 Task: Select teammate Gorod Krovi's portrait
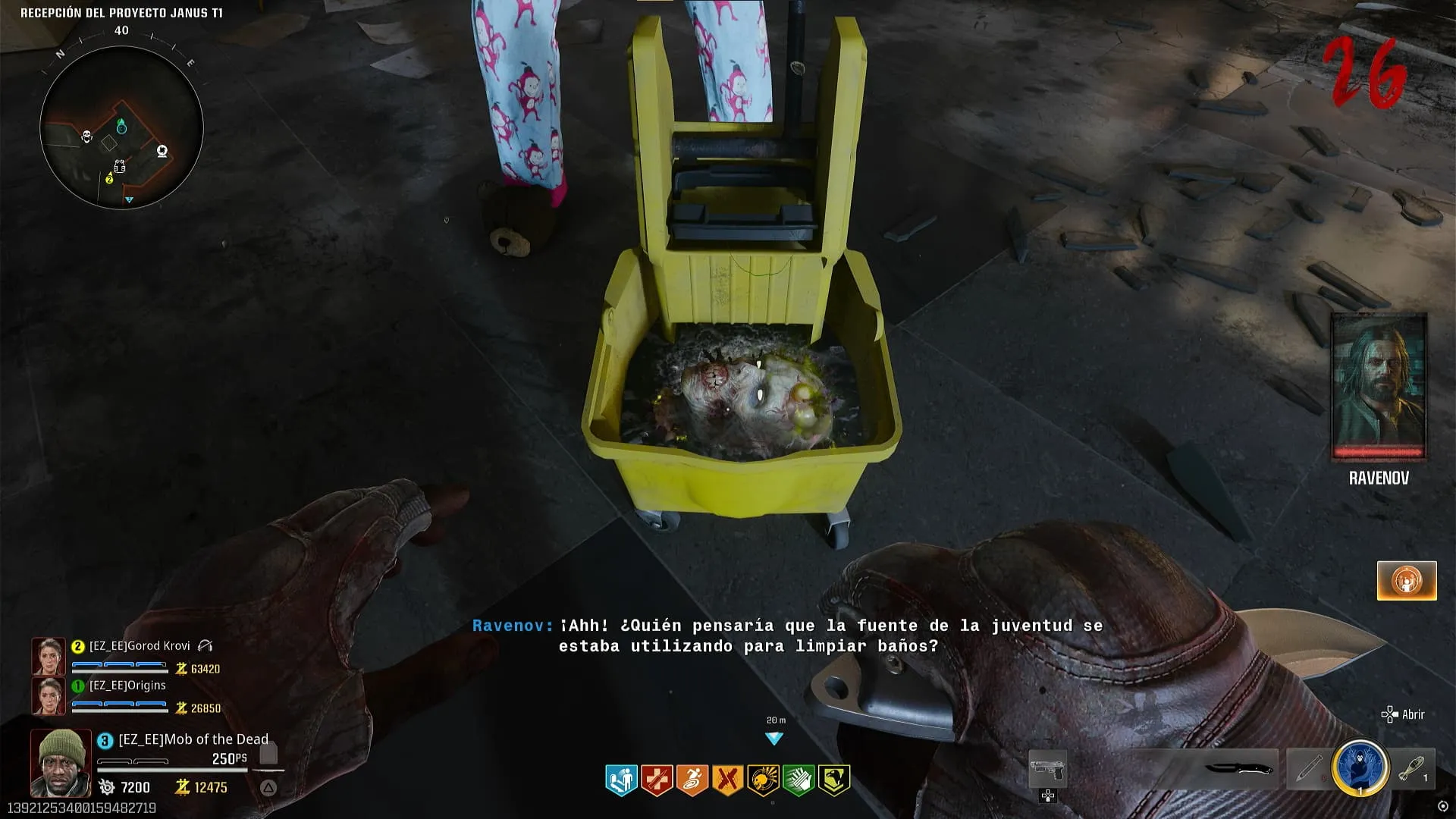point(49,656)
